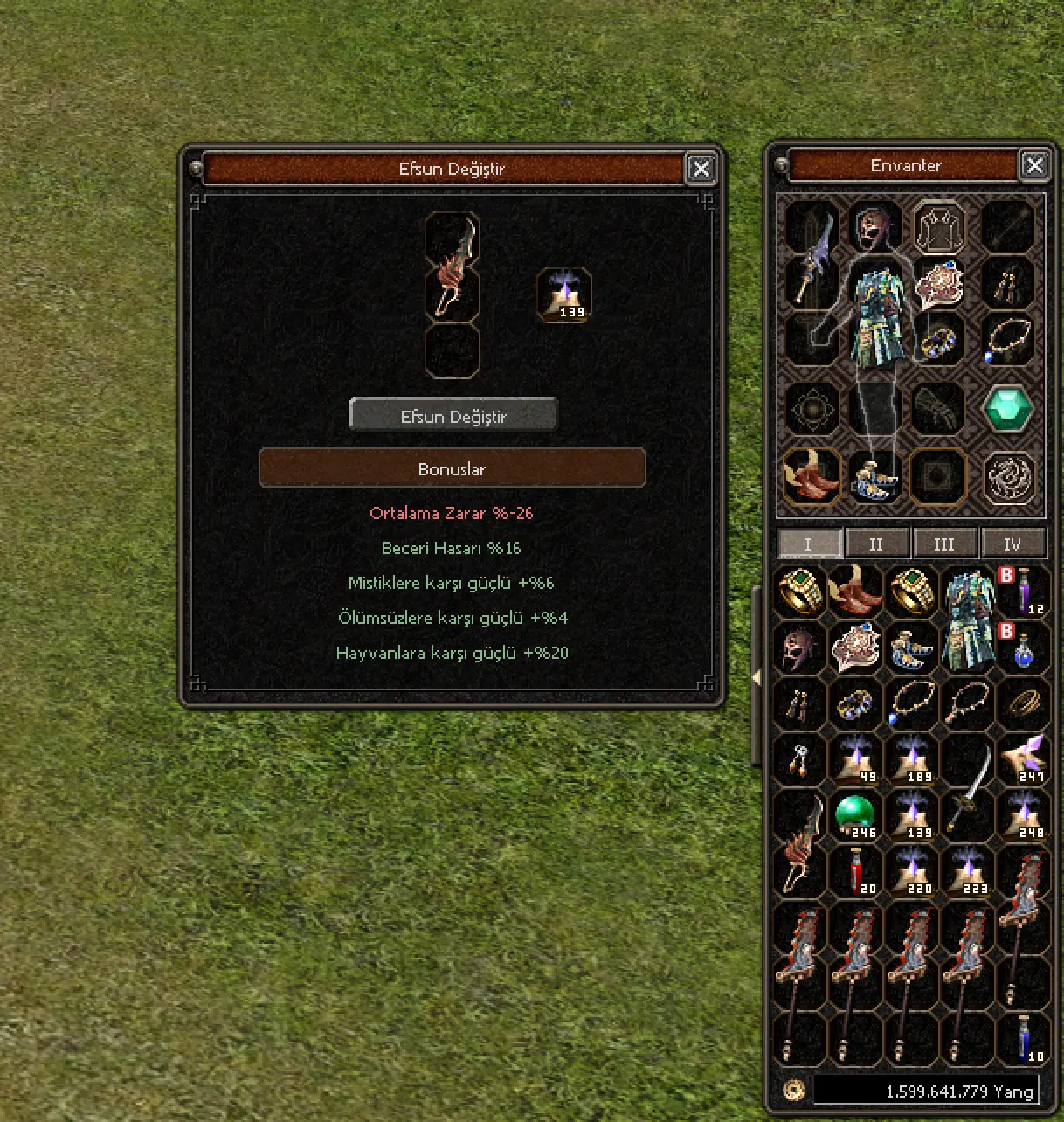The height and width of the screenshot is (1122, 1064).
Task: Select the equipped green emerald gem slot
Action: [x=1008, y=409]
